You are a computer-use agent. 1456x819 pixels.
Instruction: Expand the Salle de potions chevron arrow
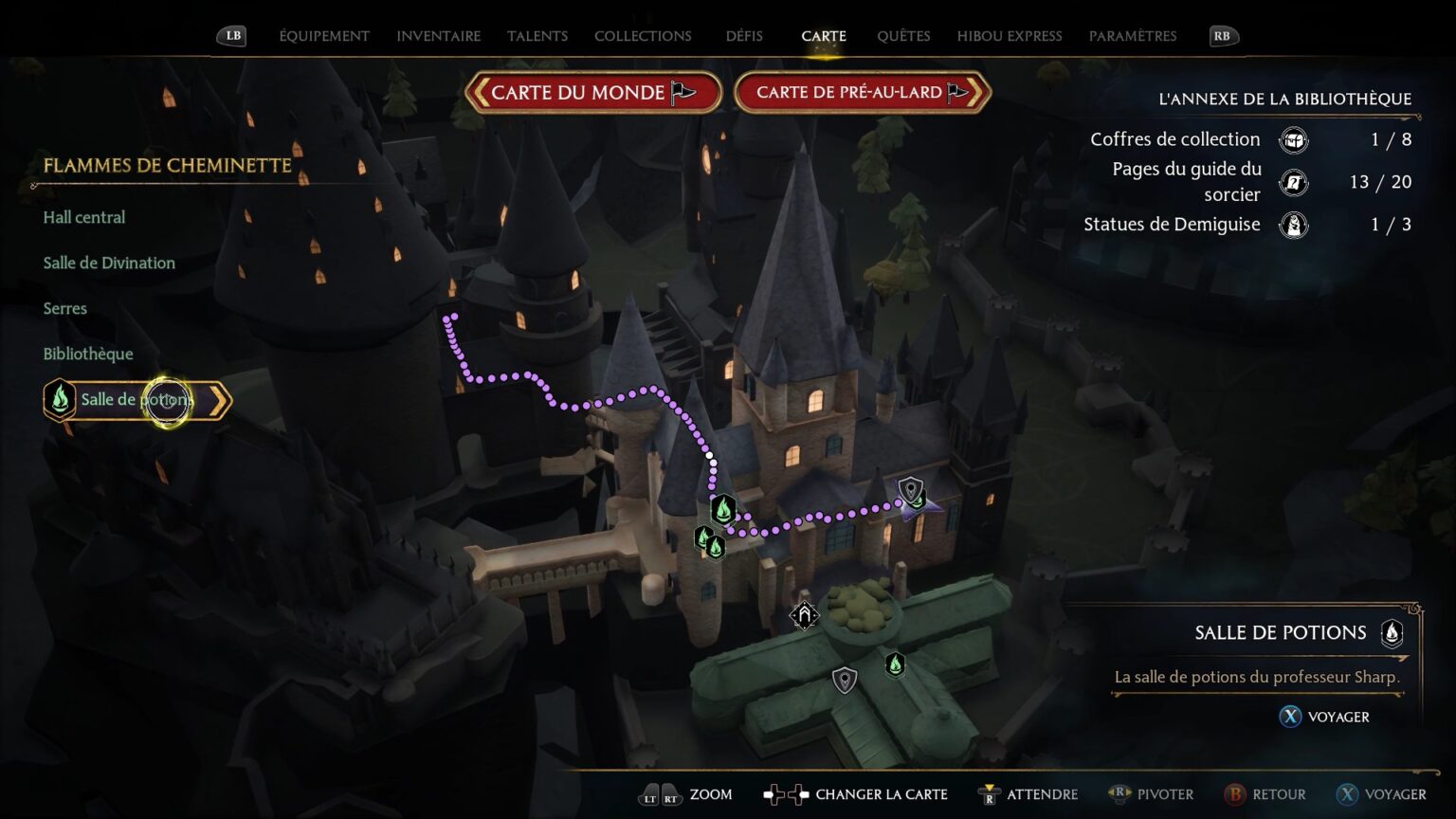220,399
